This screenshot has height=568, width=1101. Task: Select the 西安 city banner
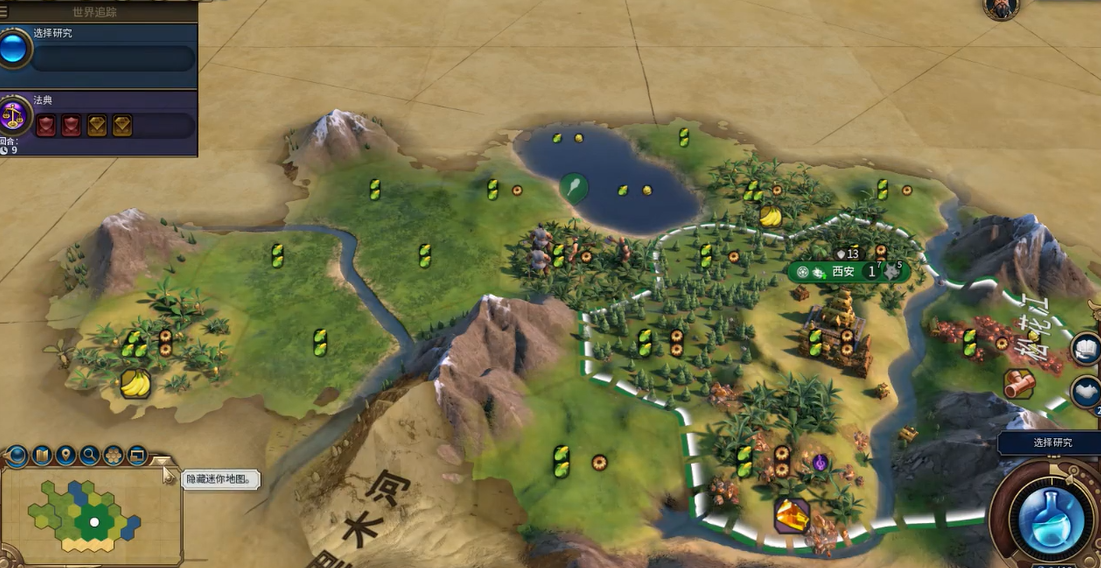[x=845, y=271]
